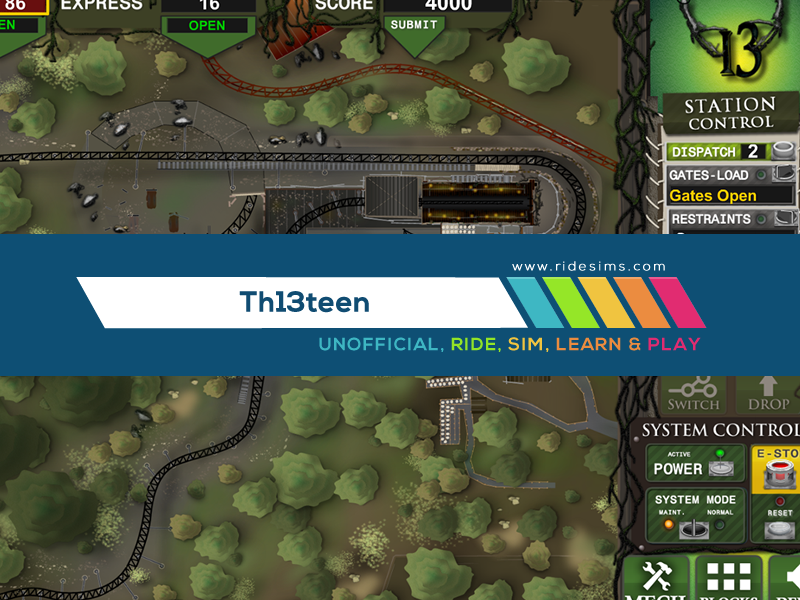Image resolution: width=800 pixels, height=600 pixels.
Task: Trigger the Drop control
Action: 768,393
